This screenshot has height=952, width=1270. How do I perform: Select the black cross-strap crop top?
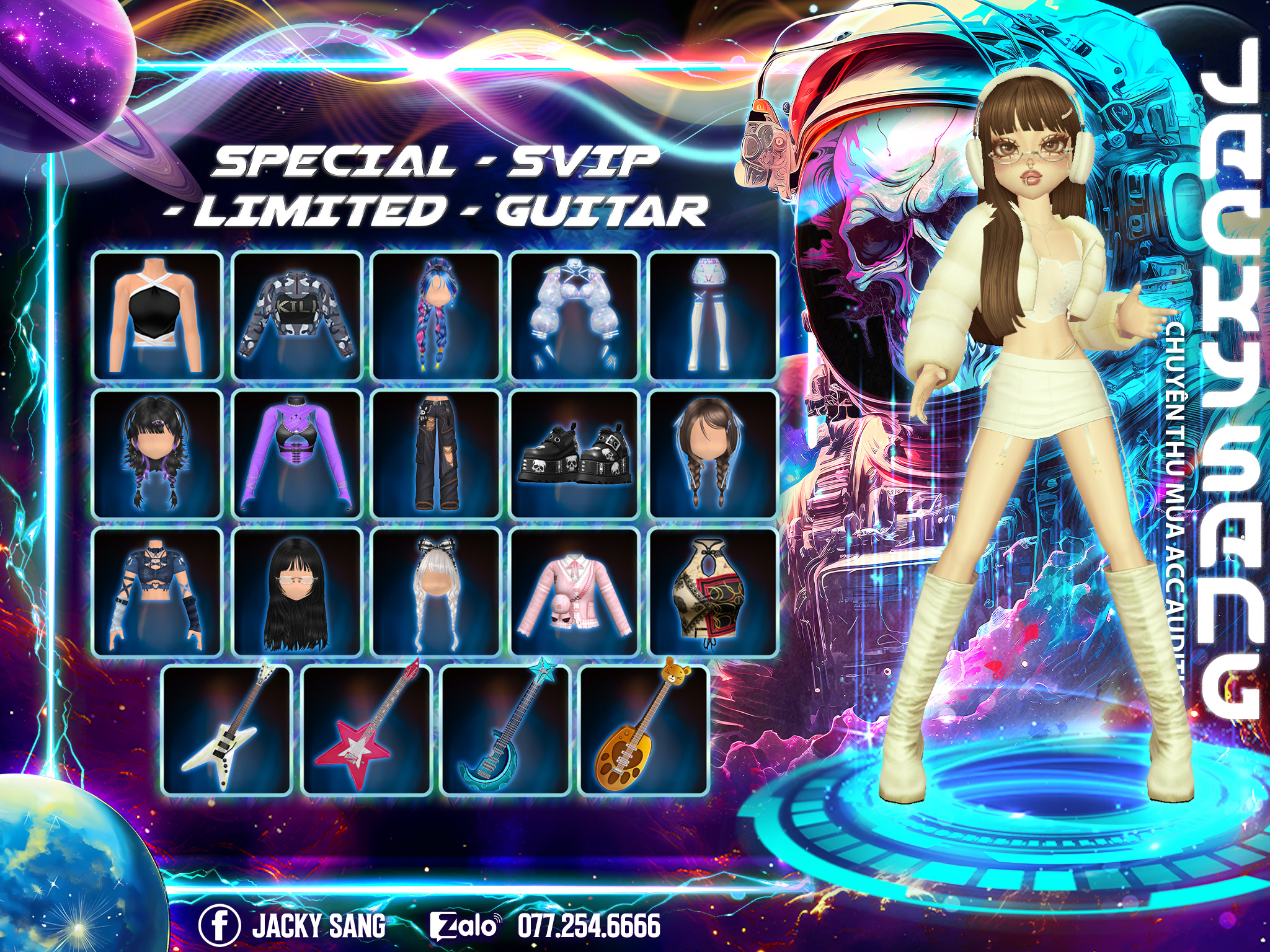click(x=158, y=315)
